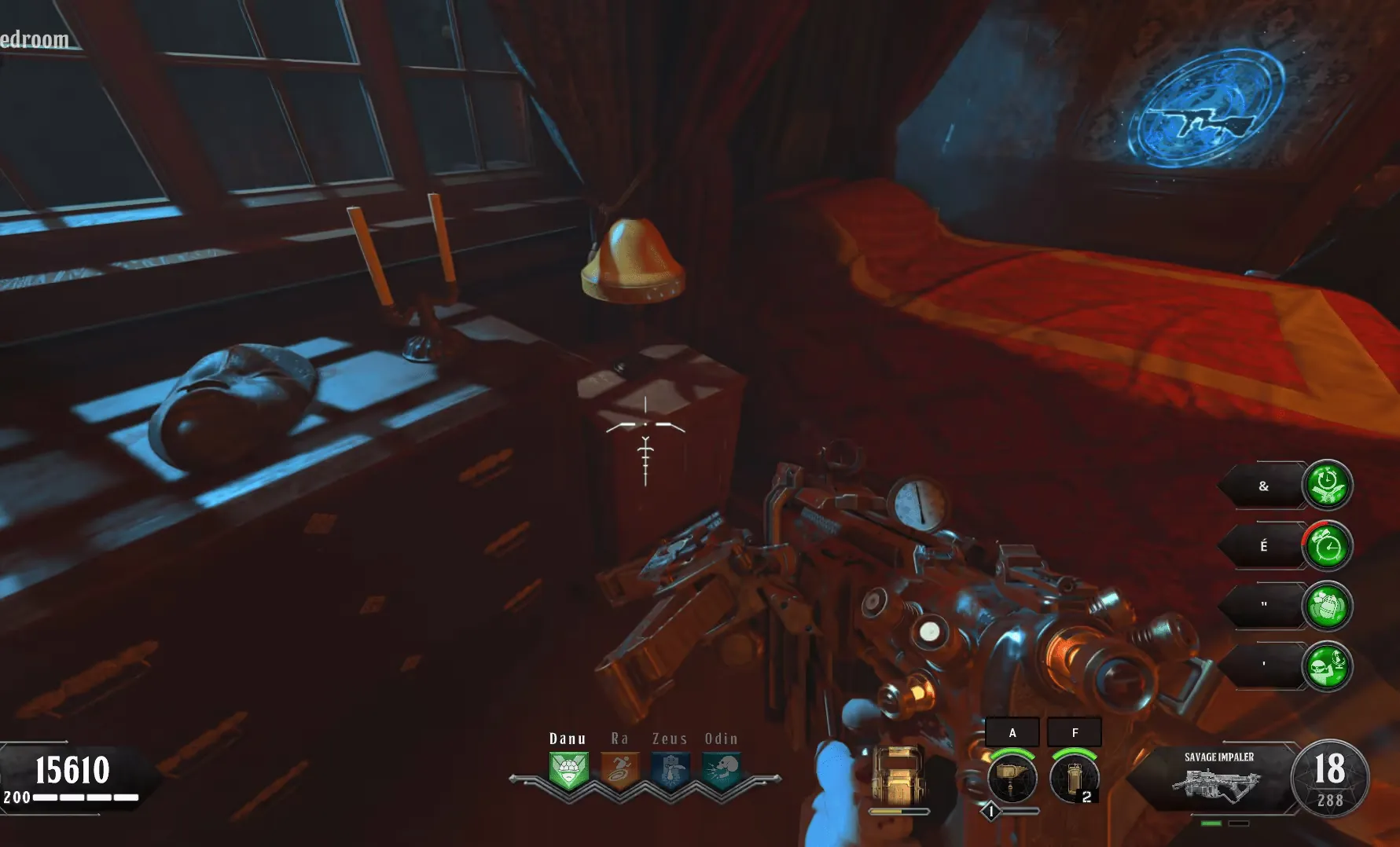
Task: Click the Savage Impaler weapon panel
Action: [x=1217, y=778]
